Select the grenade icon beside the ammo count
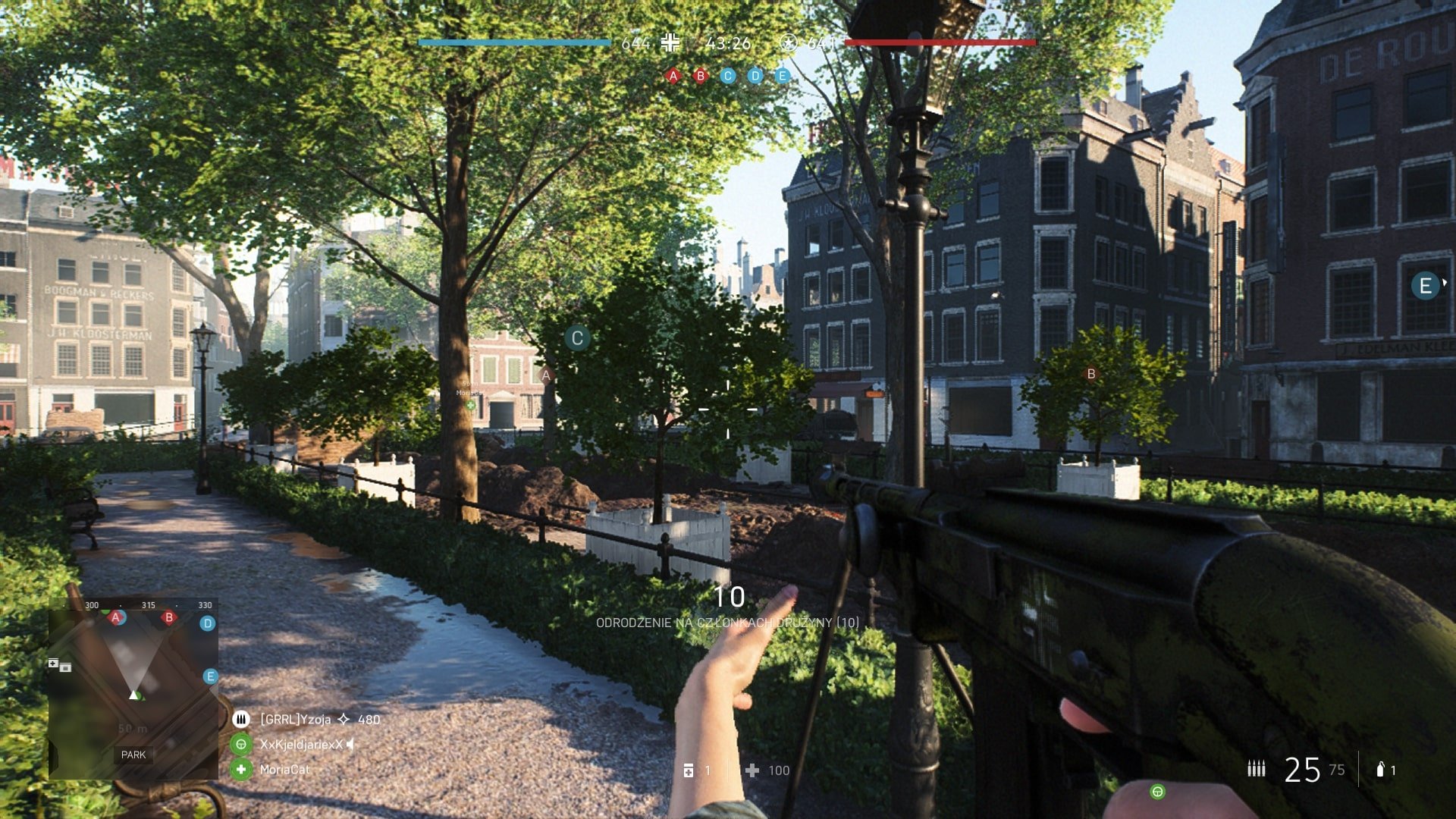 coord(1380,770)
